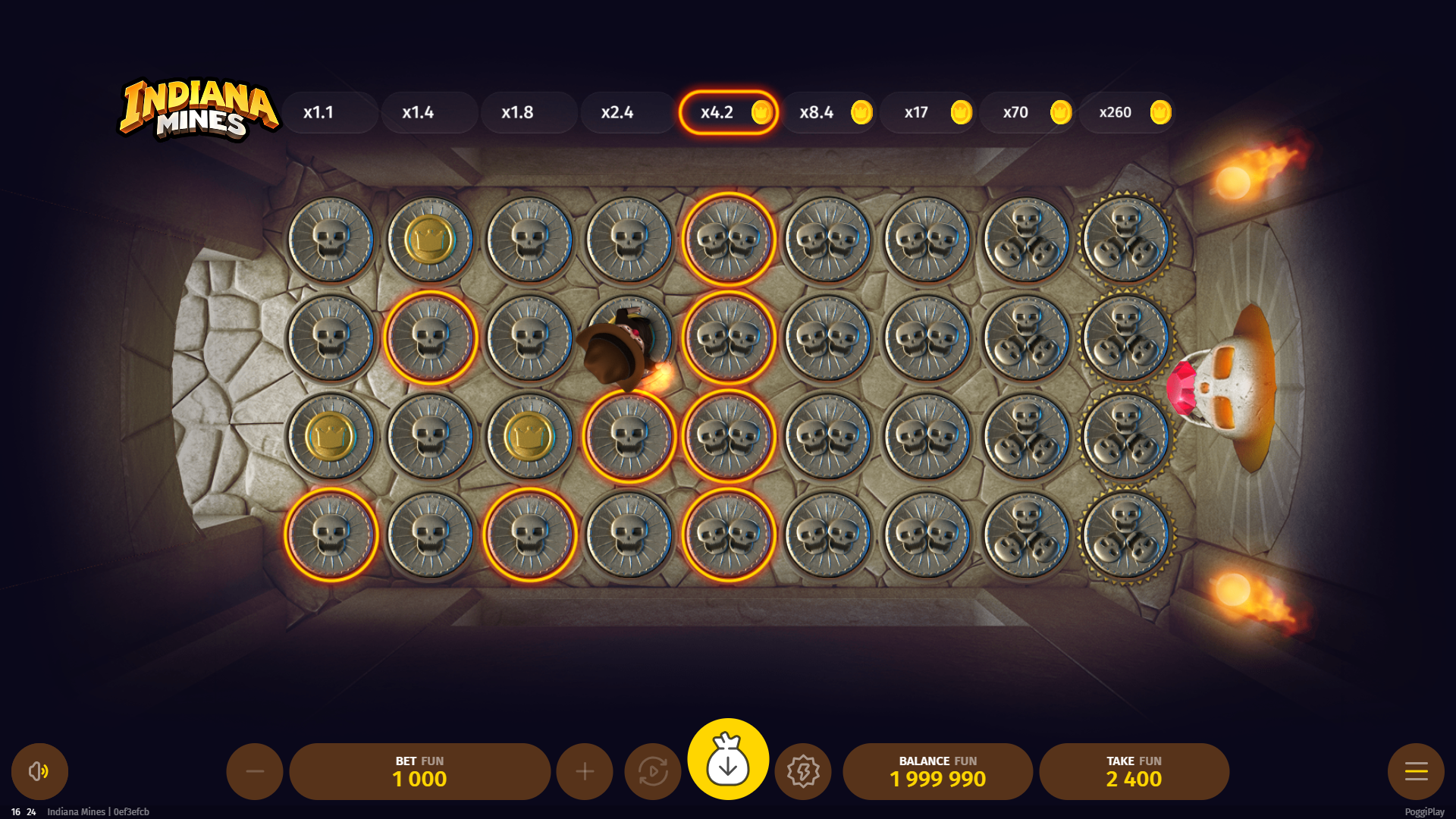Choose the x17 multiplier step
This screenshot has height=819, width=1456.
tap(927, 112)
